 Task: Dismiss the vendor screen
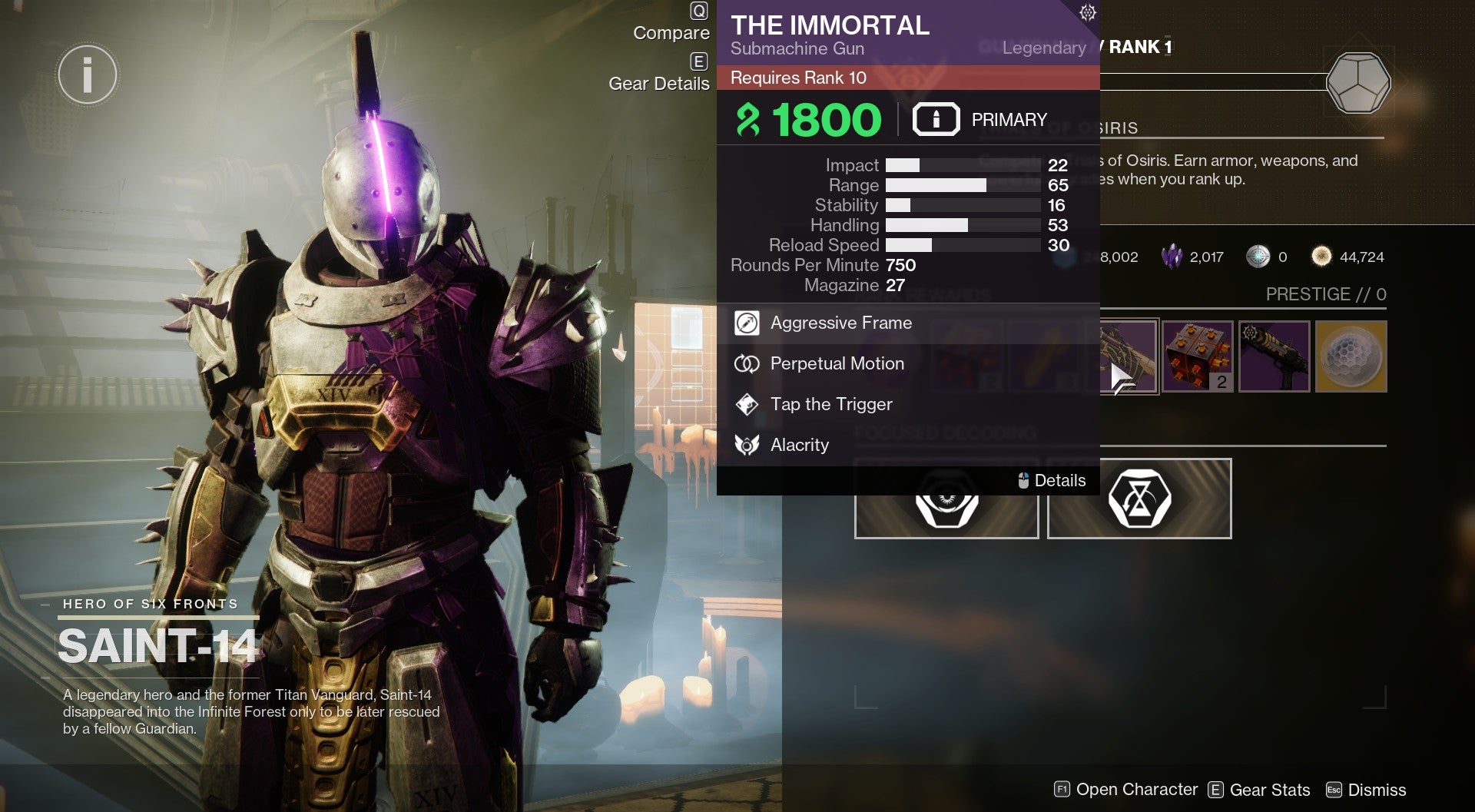coord(1367,790)
